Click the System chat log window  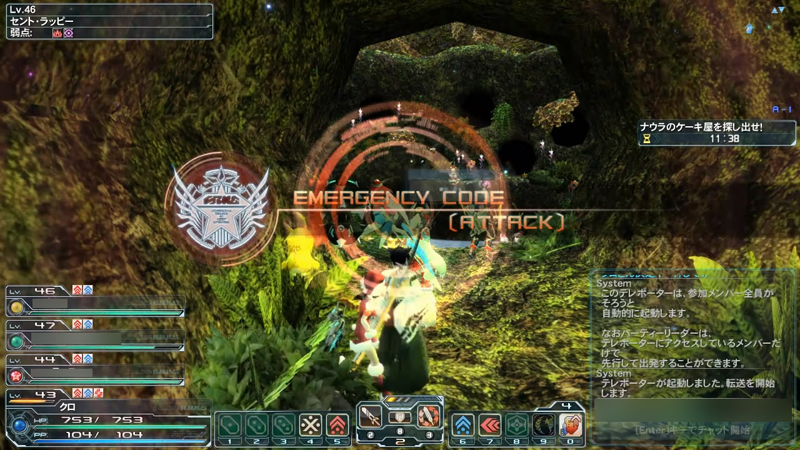click(x=692, y=340)
